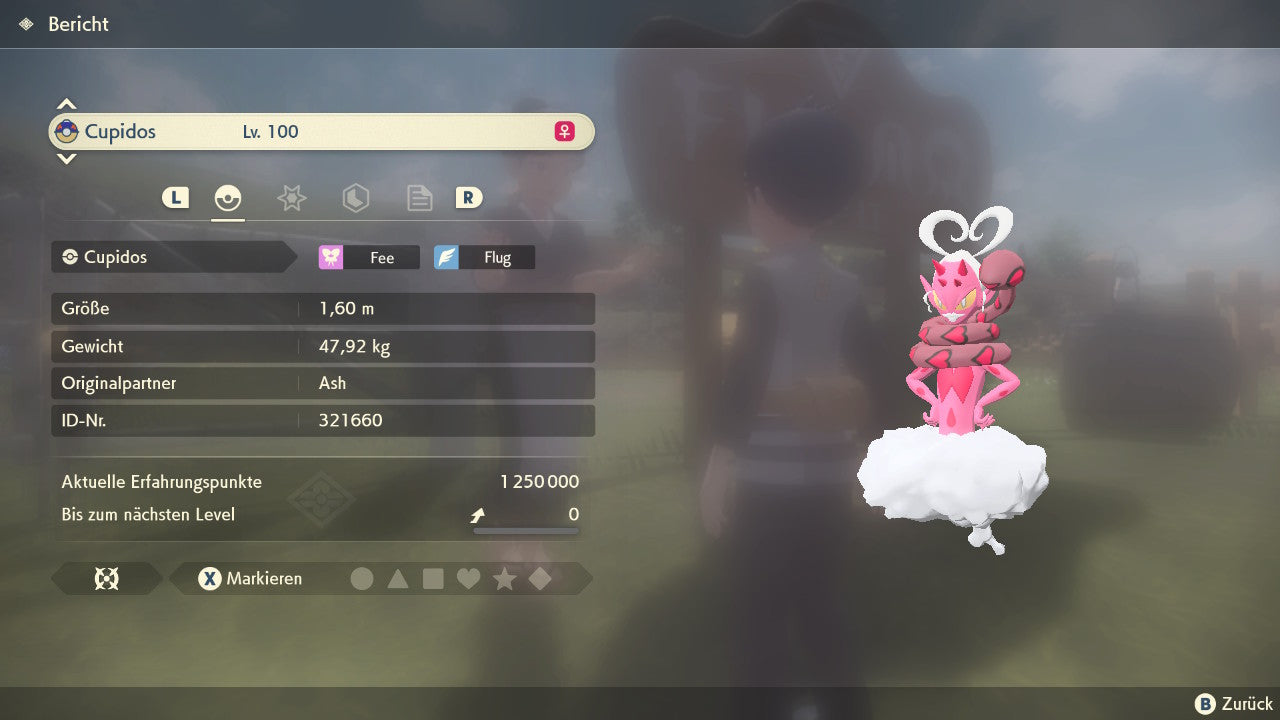Toggle the triangle marking

pyautogui.click(x=398, y=578)
